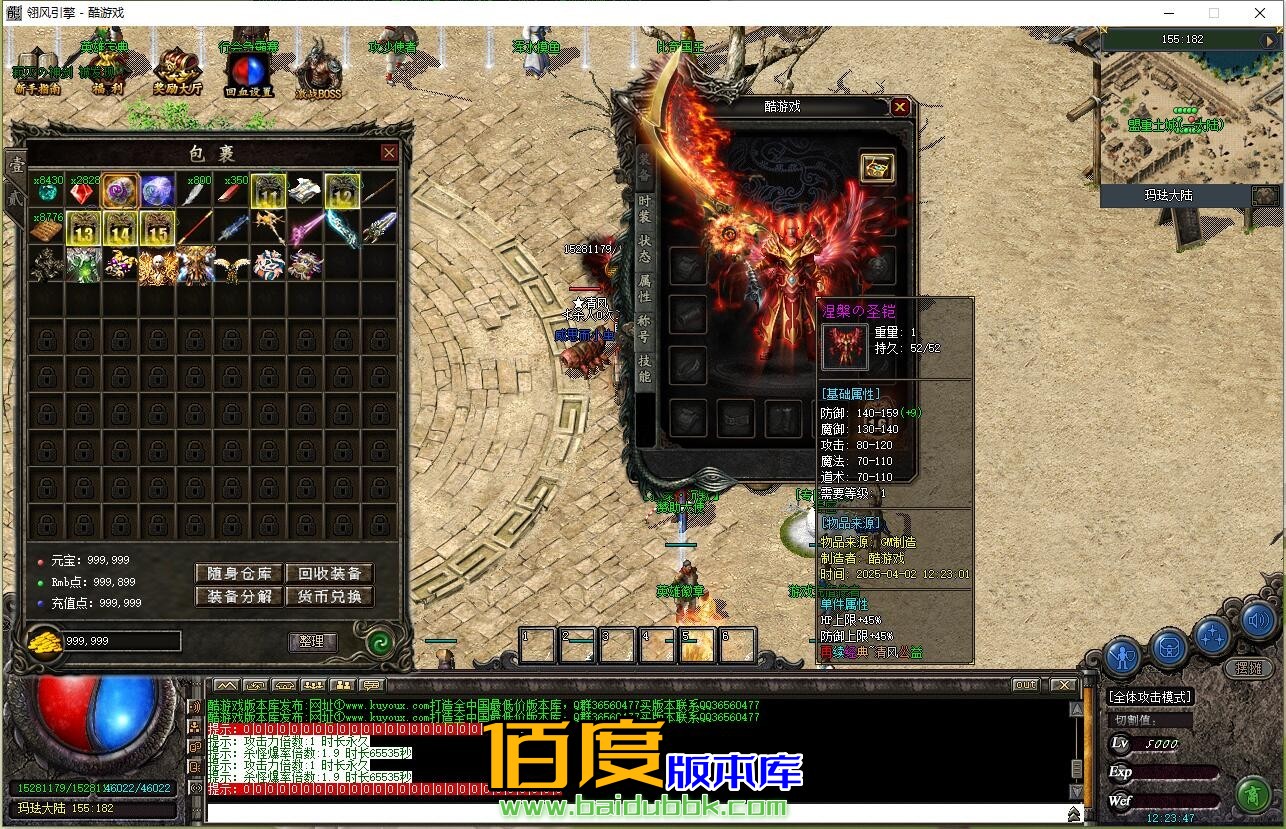The width and height of the screenshot is (1286, 829).
Task: Open 回血设置 health recovery settings
Action: [x=248, y=73]
